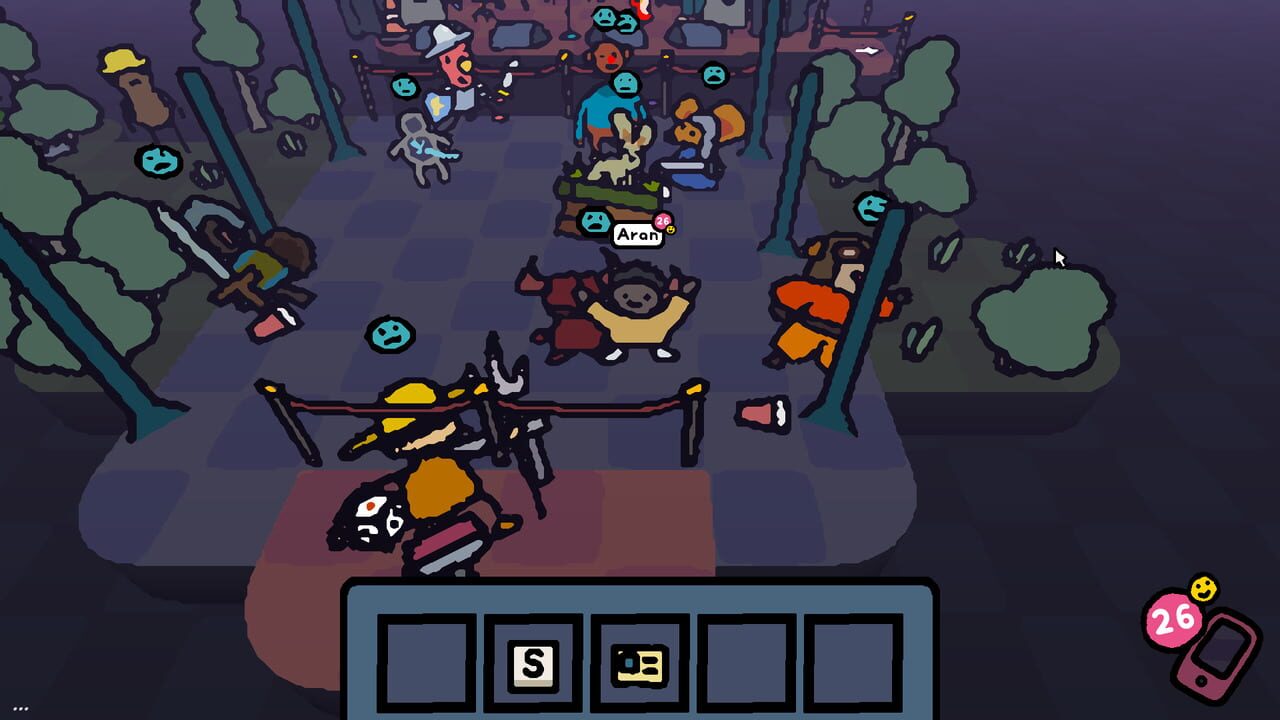Click the pink 26 notification badge
Screen dimensions: 1280x720
pos(1173,619)
